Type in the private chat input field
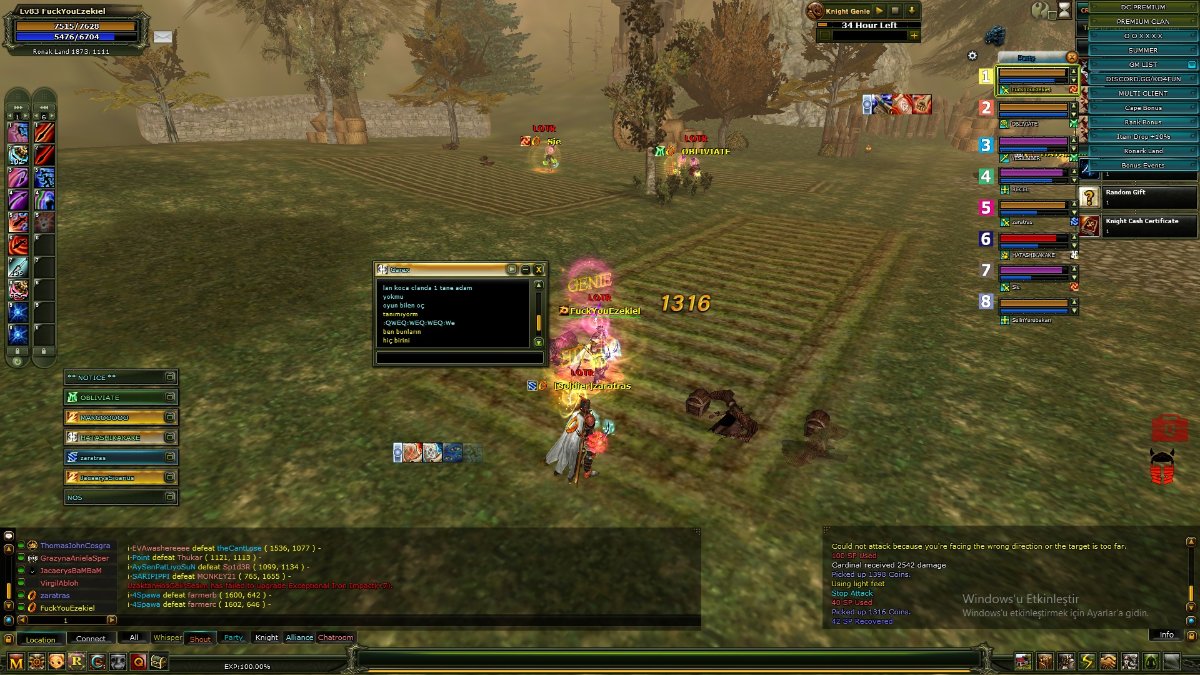 tap(460, 357)
